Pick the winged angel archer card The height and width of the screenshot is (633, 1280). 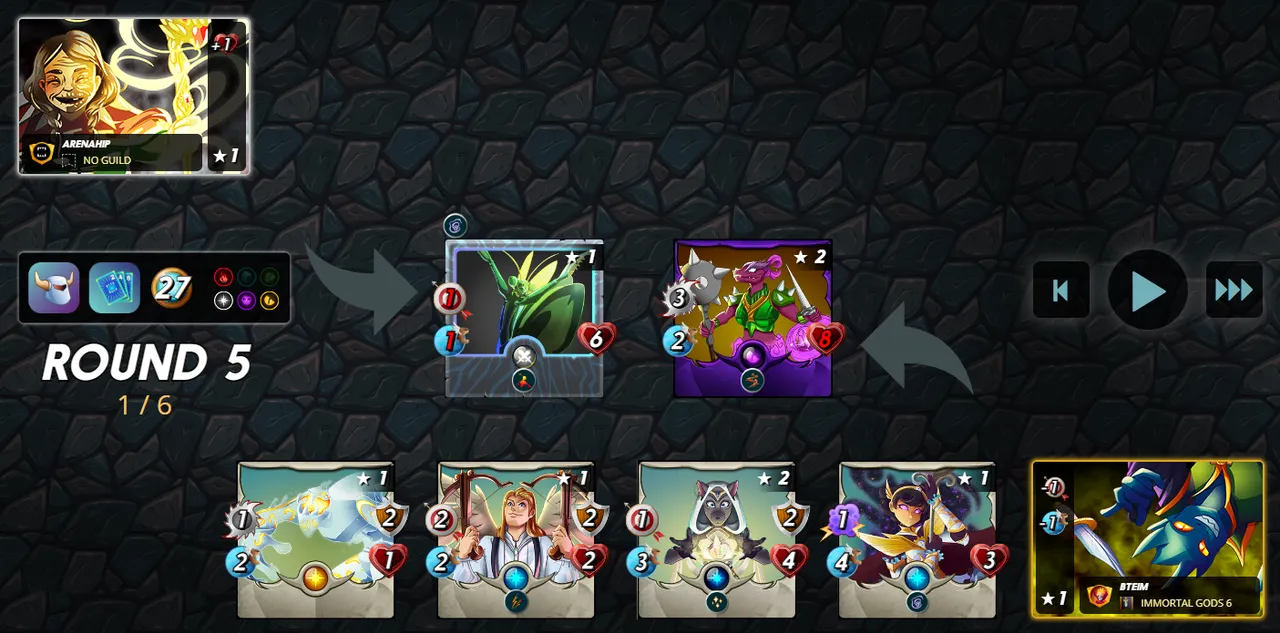516,539
